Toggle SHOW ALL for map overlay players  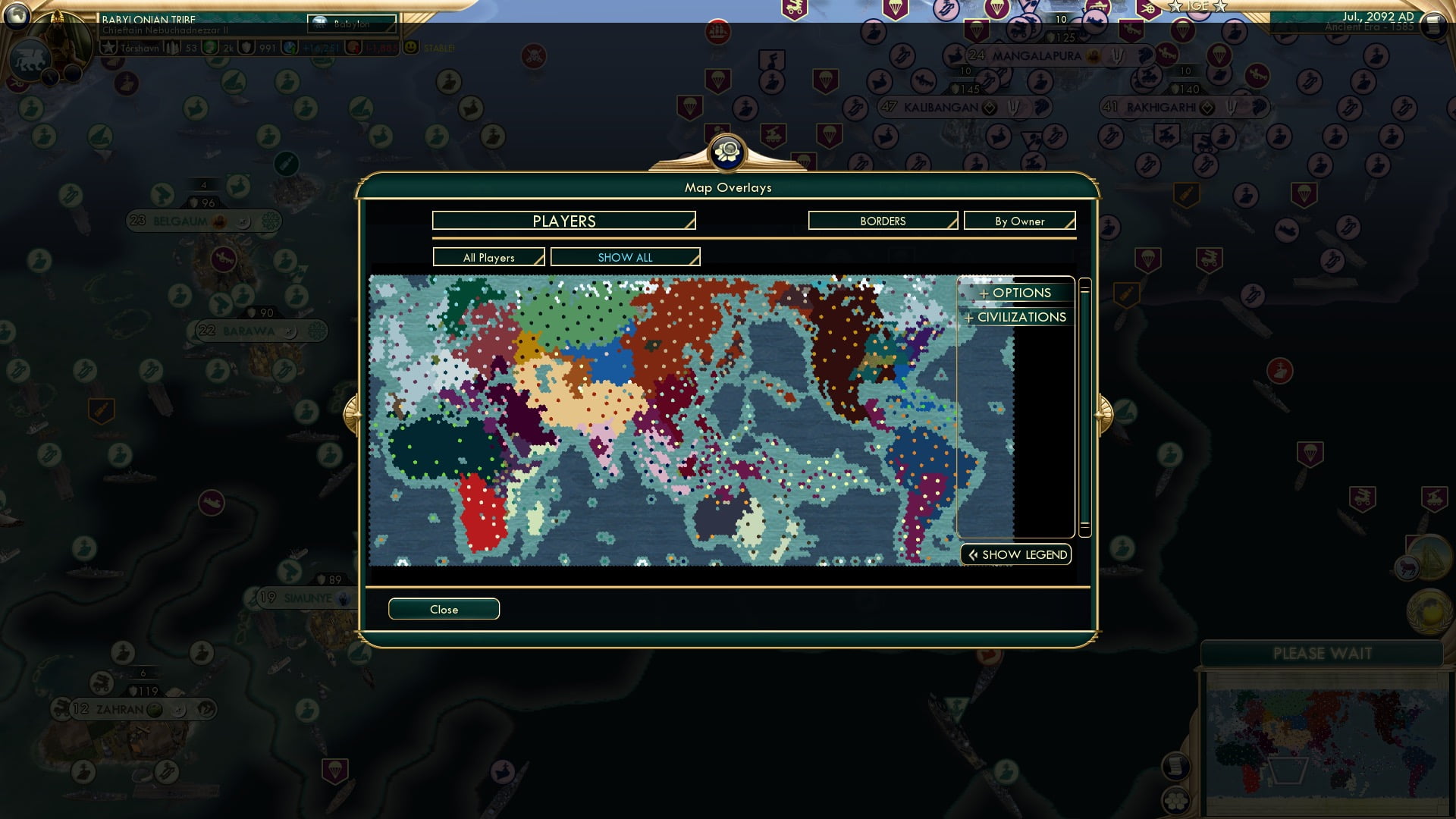click(x=625, y=257)
